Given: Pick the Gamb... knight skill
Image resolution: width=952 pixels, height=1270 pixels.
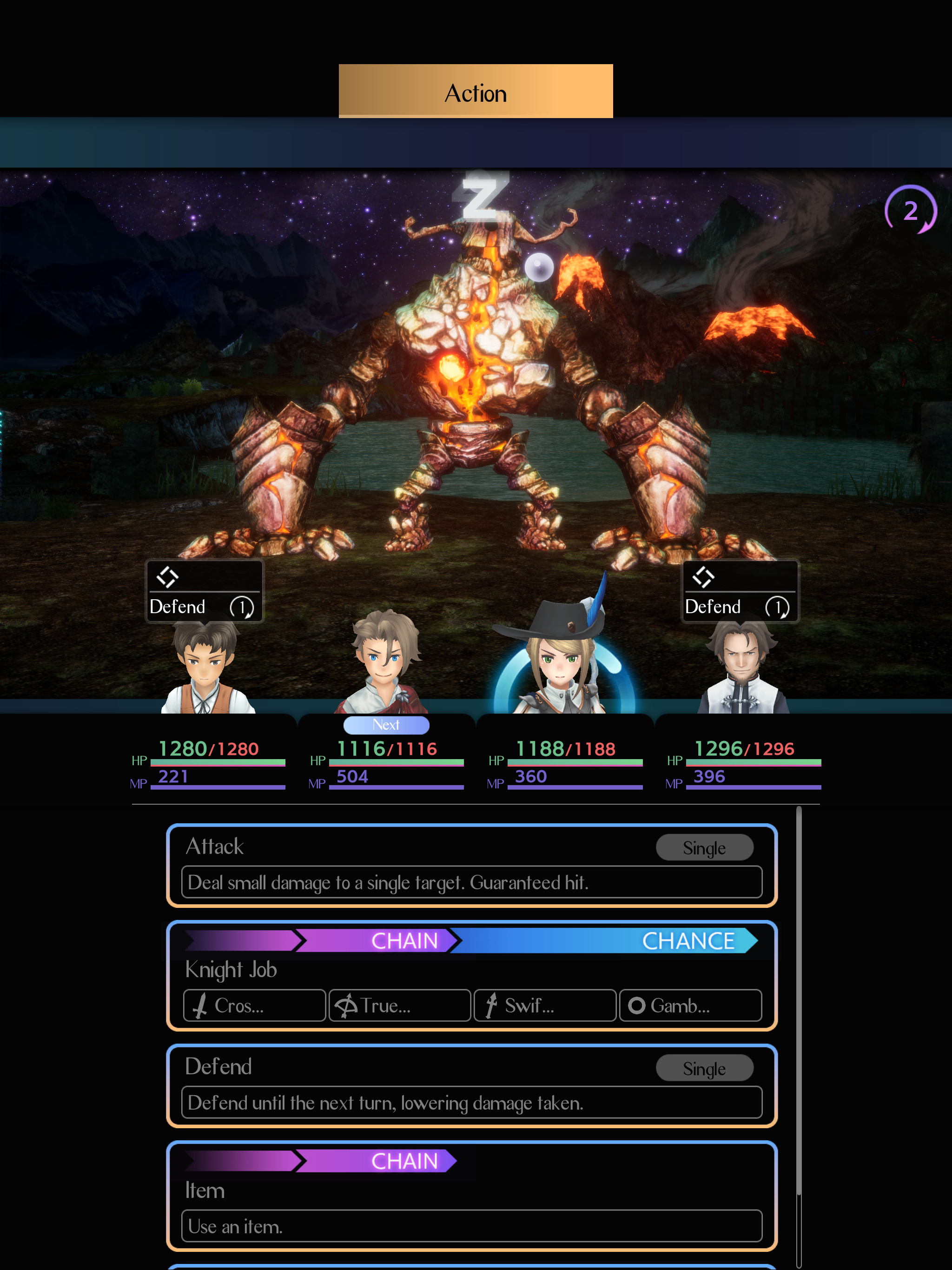Looking at the screenshot, I should tap(690, 1005).
